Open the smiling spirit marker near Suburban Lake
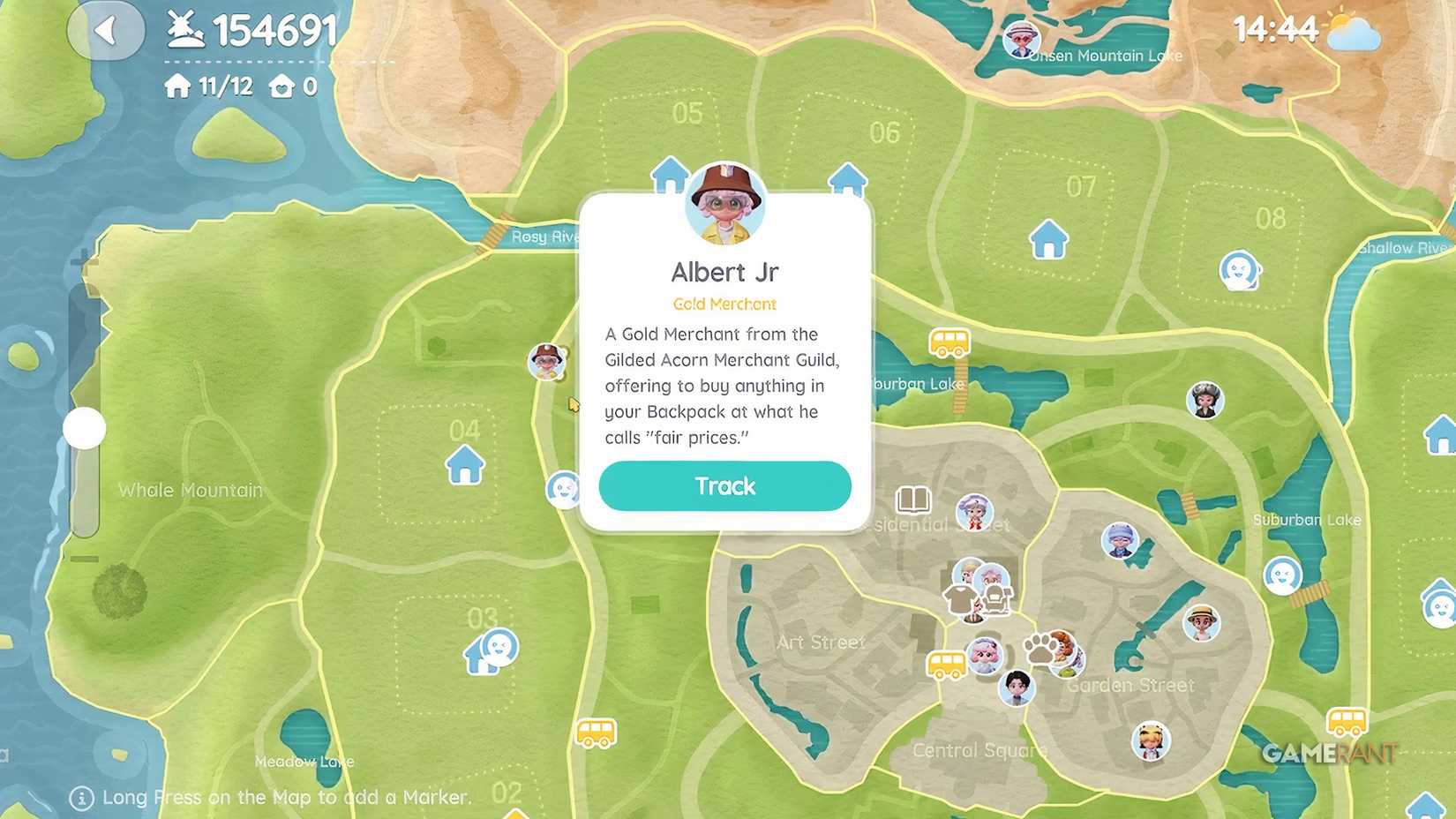Image resolution: width=1456 pixels, height=819 pixels. click(x=1284, y=575)
